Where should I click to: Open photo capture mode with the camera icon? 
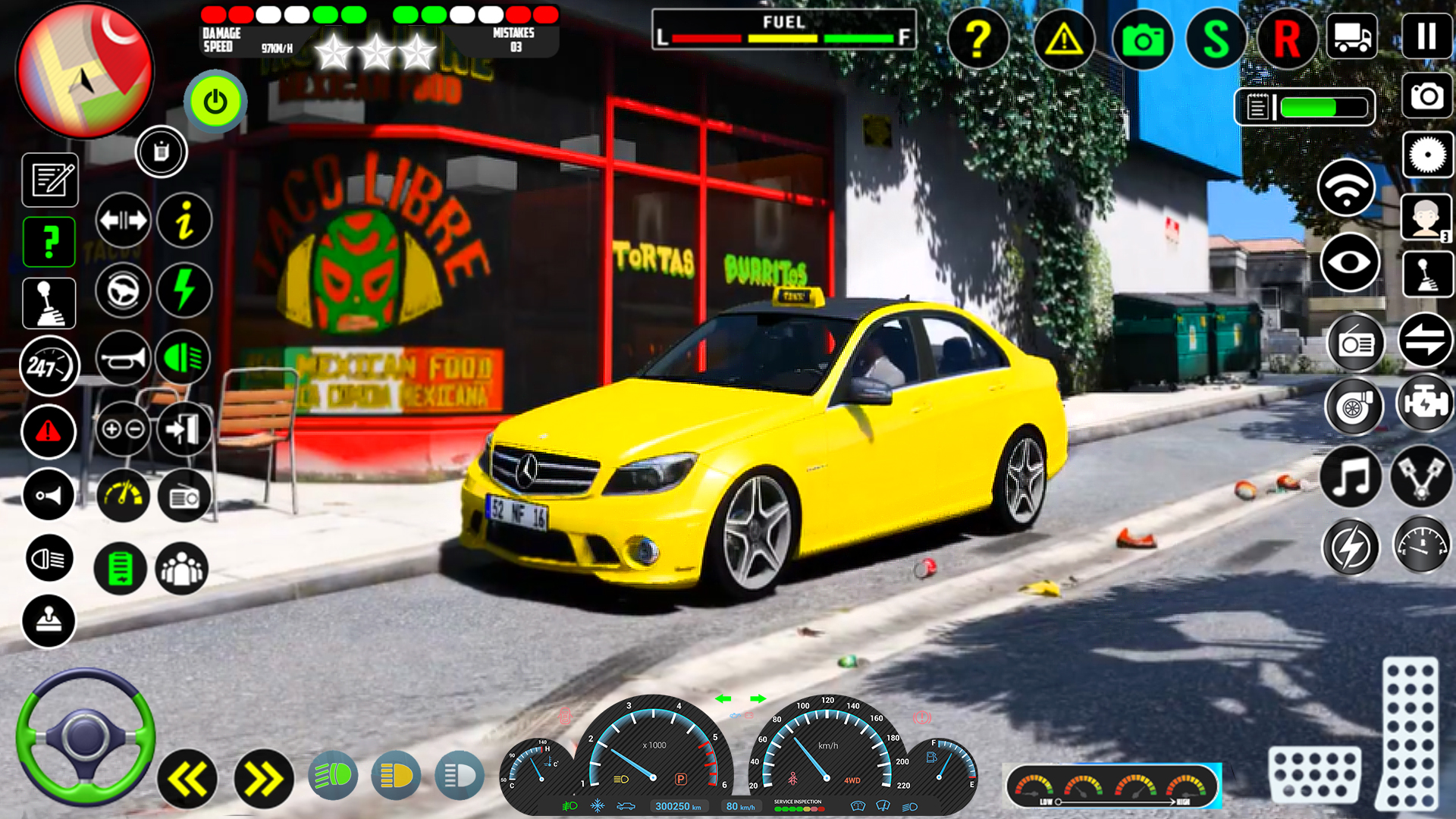click(x=1145, y=39)
